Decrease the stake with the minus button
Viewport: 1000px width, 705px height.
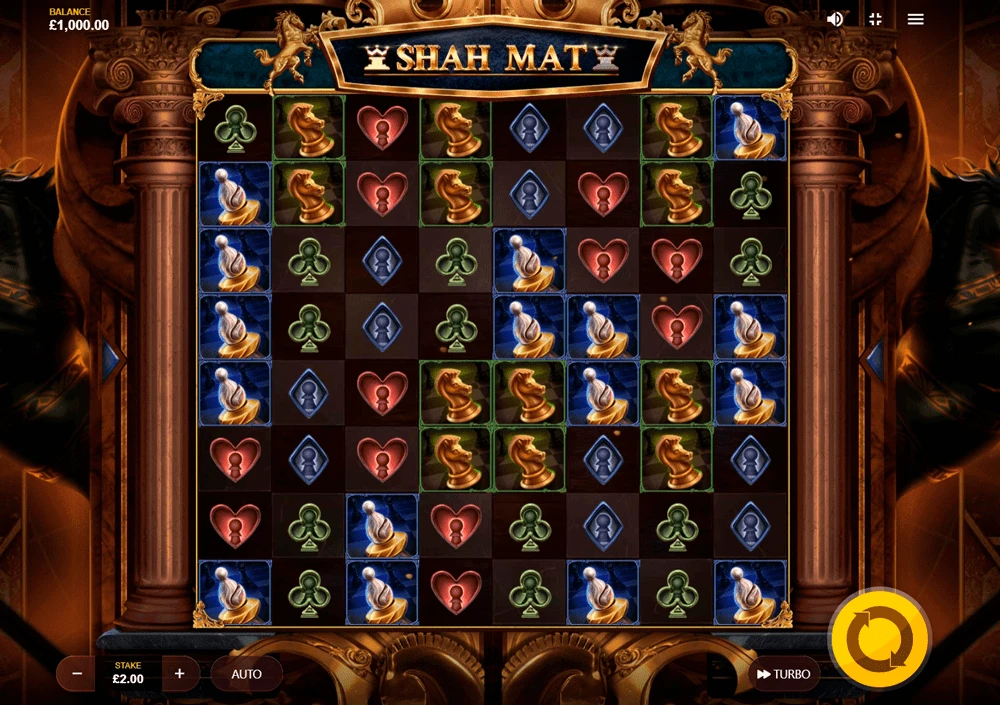click(x=76, y=674)
